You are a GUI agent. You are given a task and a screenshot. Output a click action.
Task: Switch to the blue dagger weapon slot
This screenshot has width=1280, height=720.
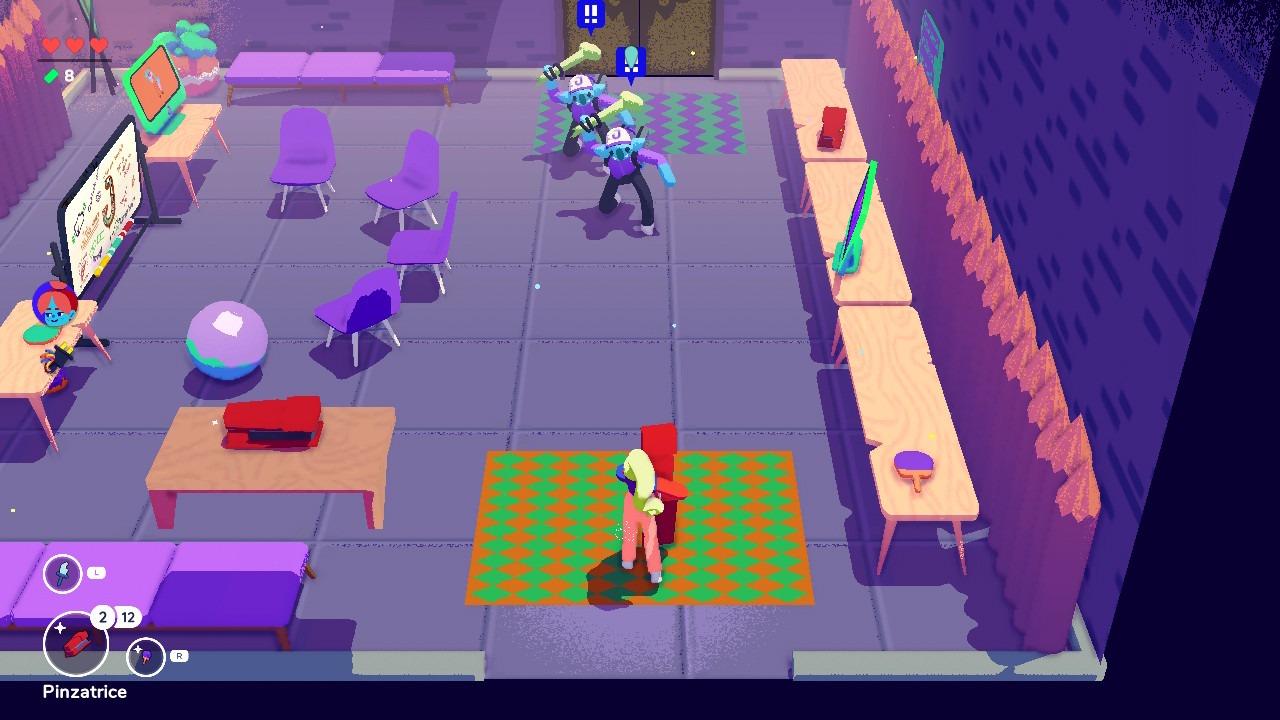(x=63, y=573)
